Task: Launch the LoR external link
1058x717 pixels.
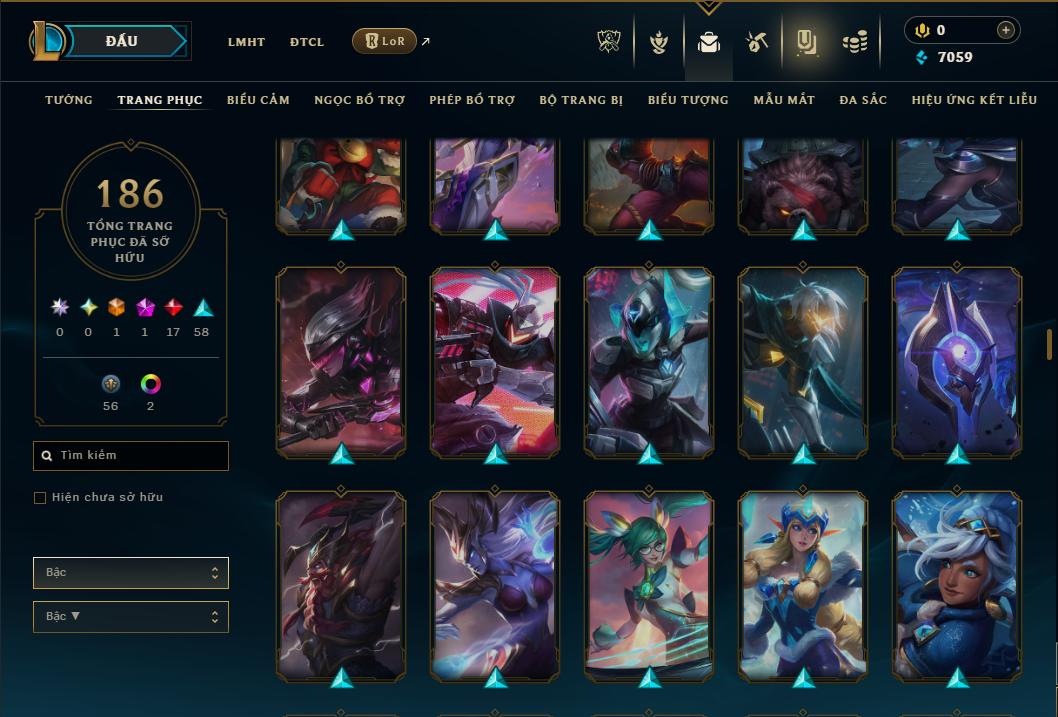Action: pos(385,41)
